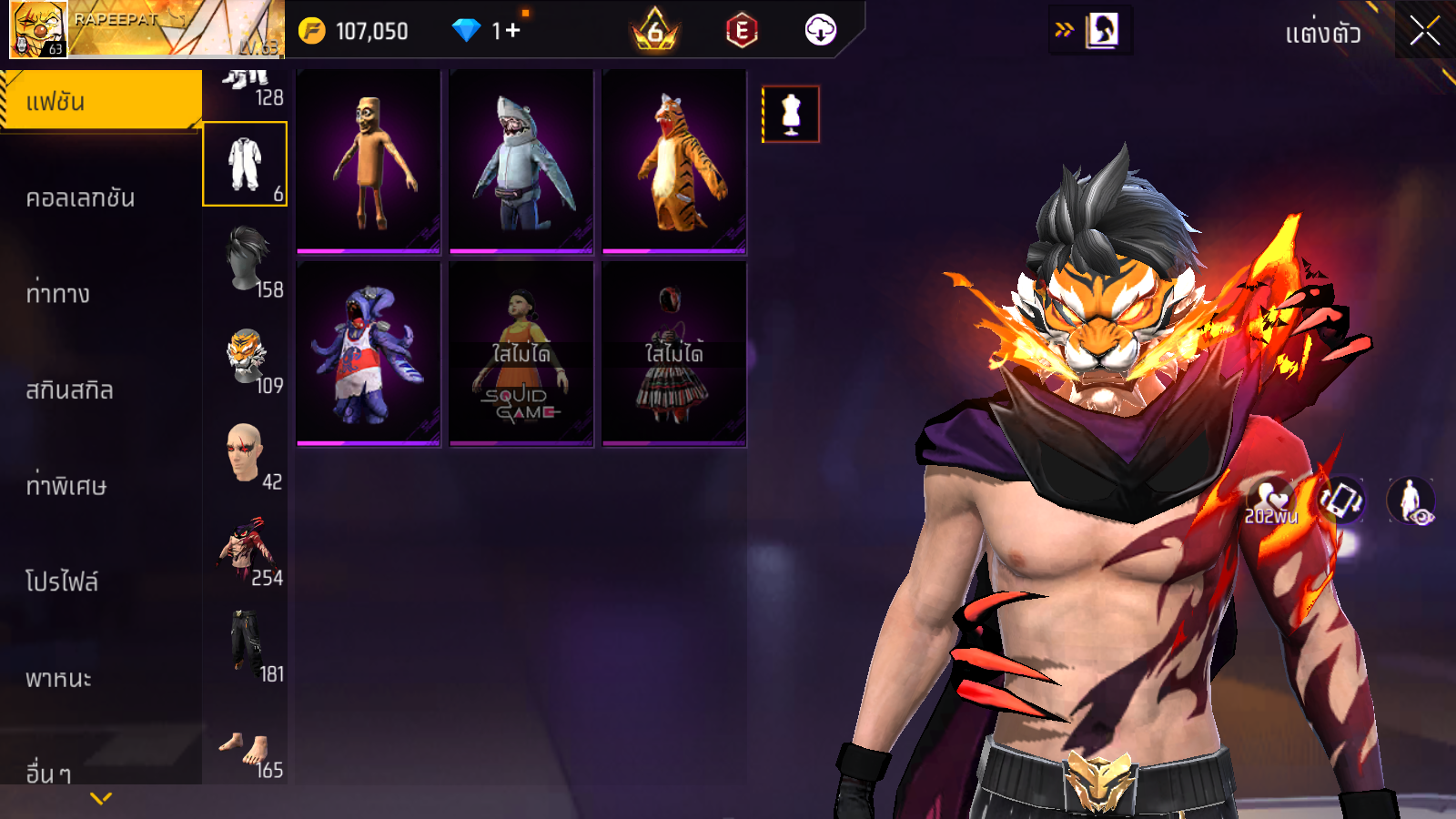Equip the tiger suit costume

[x=674, y=161]
